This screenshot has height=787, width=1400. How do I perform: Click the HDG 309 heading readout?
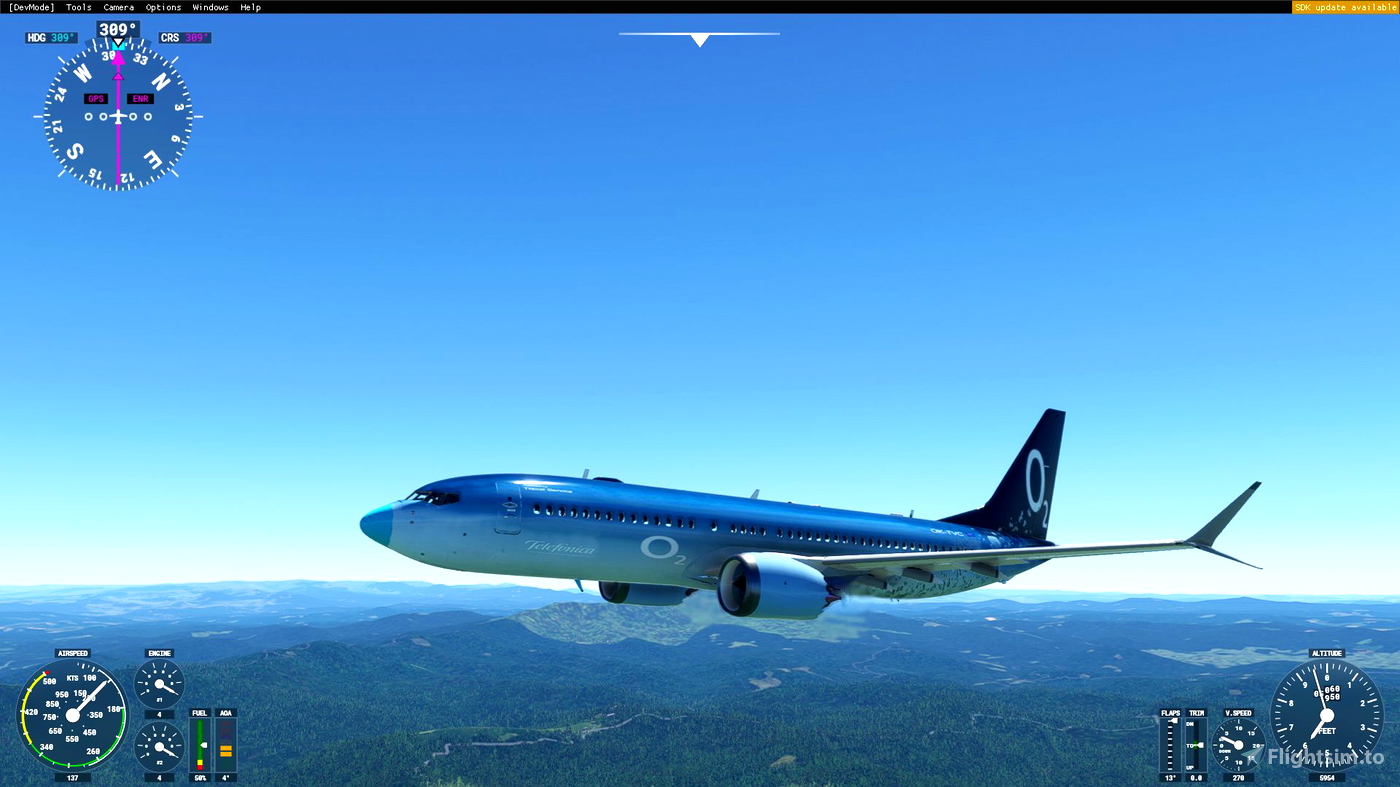point(49,36)
